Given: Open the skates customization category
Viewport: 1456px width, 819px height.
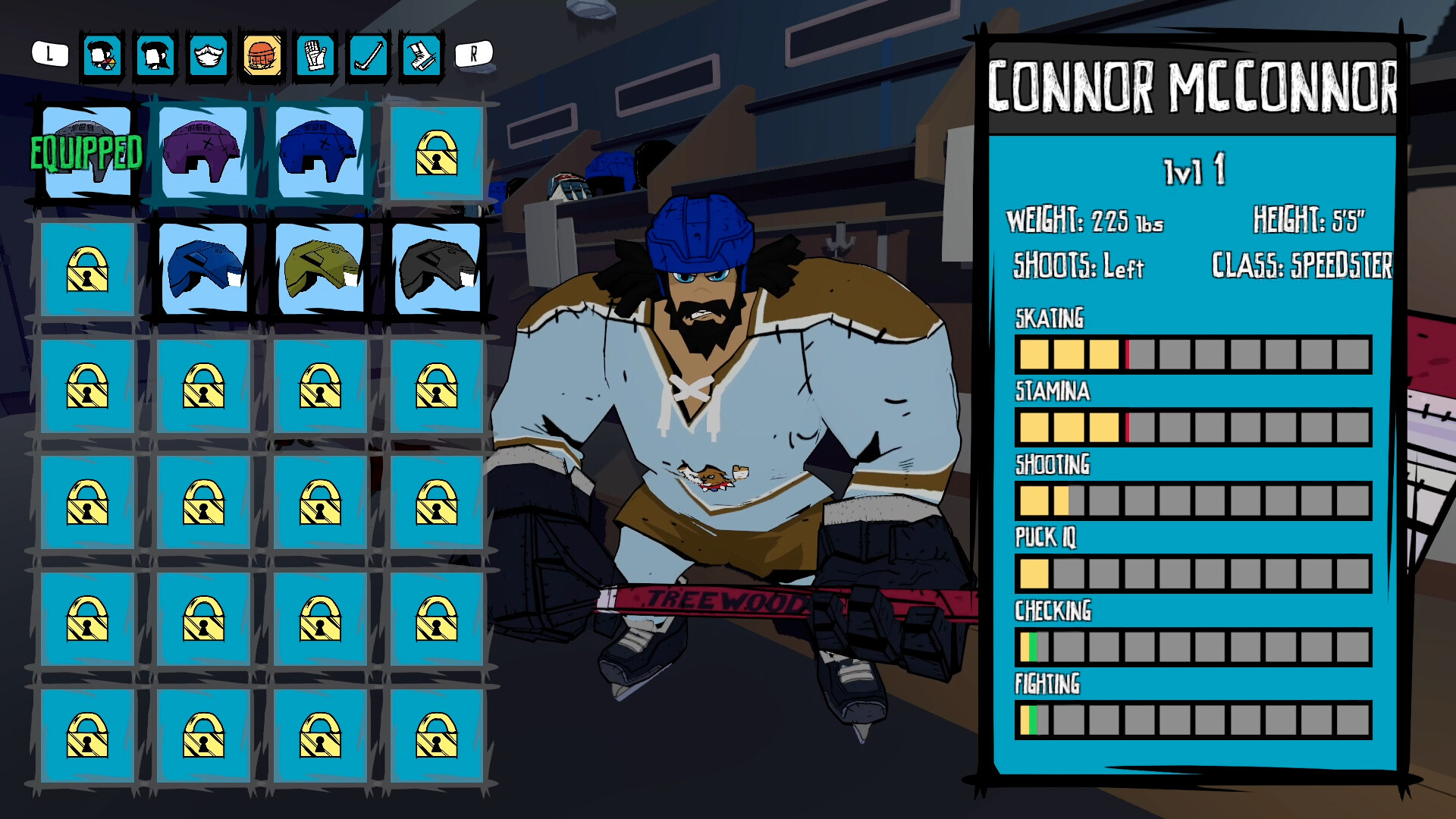Looking at the screenshot, I should [422, 55].
